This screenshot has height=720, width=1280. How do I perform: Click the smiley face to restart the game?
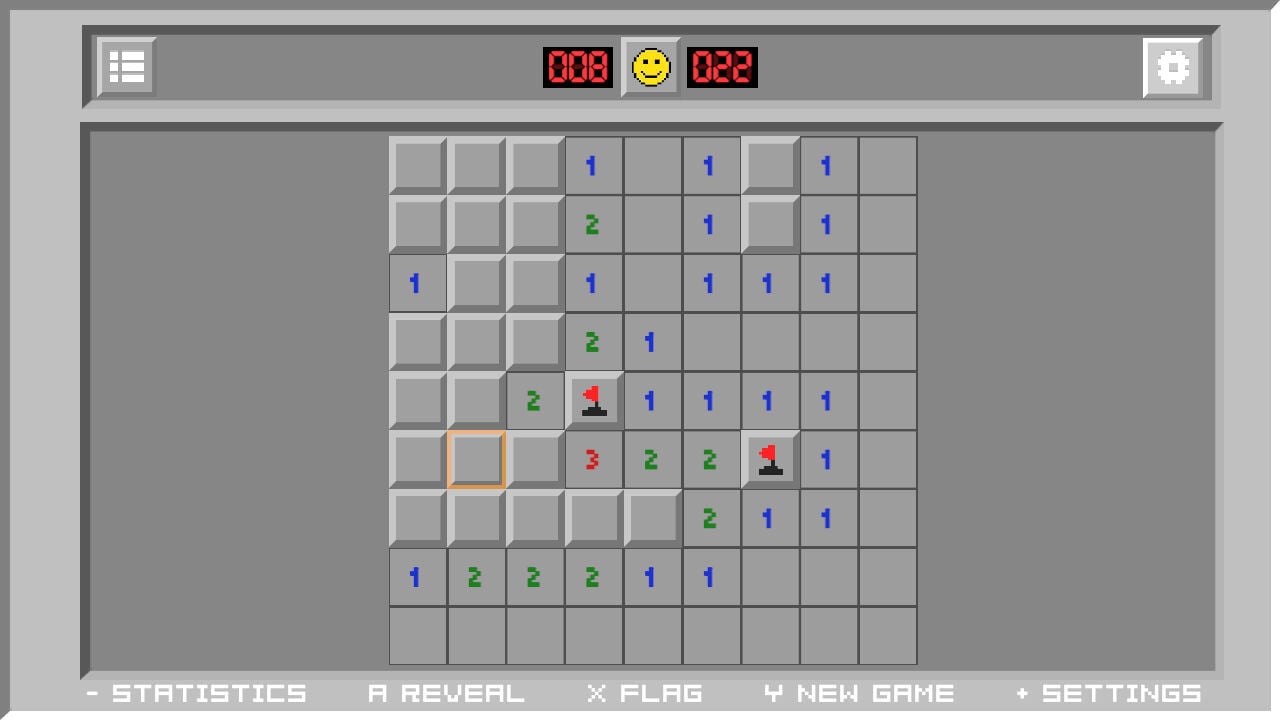click(651, 68)
